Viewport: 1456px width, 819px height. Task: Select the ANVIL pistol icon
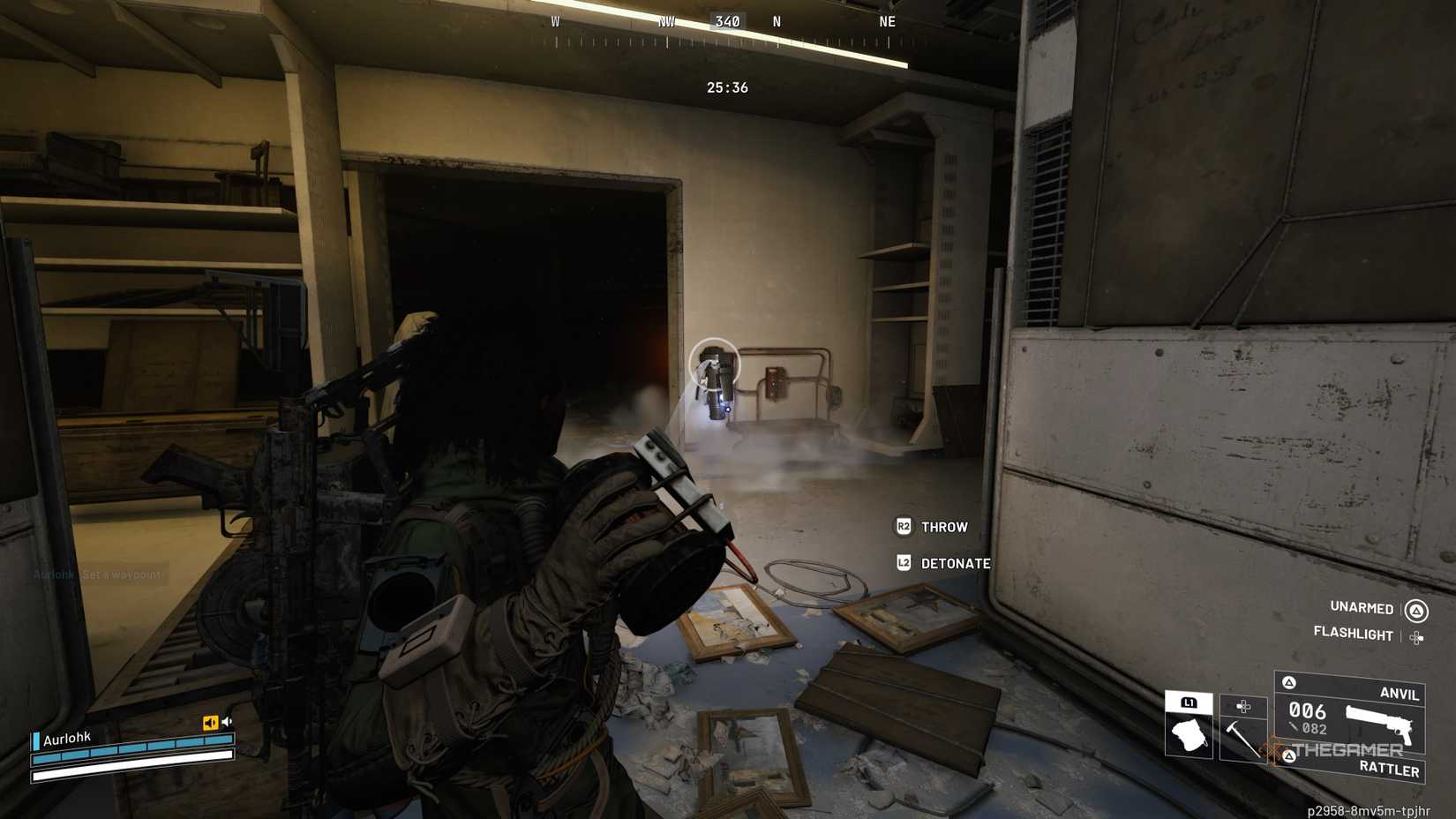1380,723
